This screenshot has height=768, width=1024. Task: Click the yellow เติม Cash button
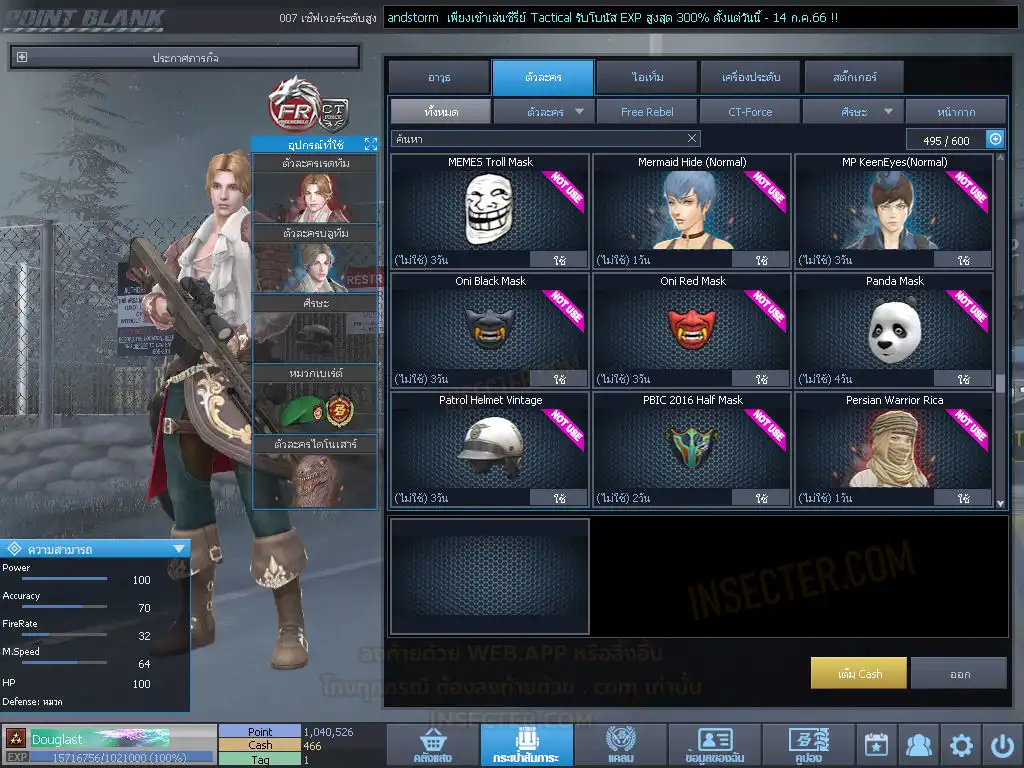coord(859,673)
